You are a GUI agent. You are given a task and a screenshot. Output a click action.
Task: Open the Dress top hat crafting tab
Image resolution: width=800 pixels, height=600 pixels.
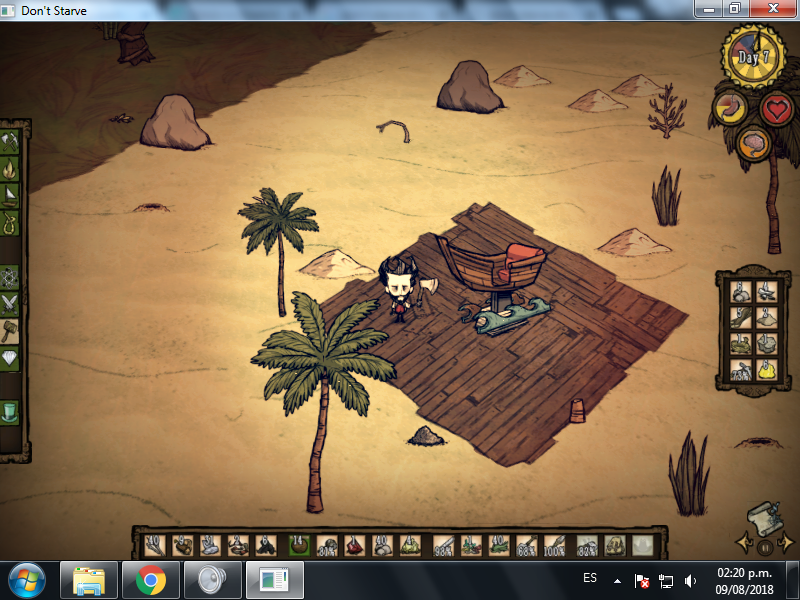click(11, 411)
